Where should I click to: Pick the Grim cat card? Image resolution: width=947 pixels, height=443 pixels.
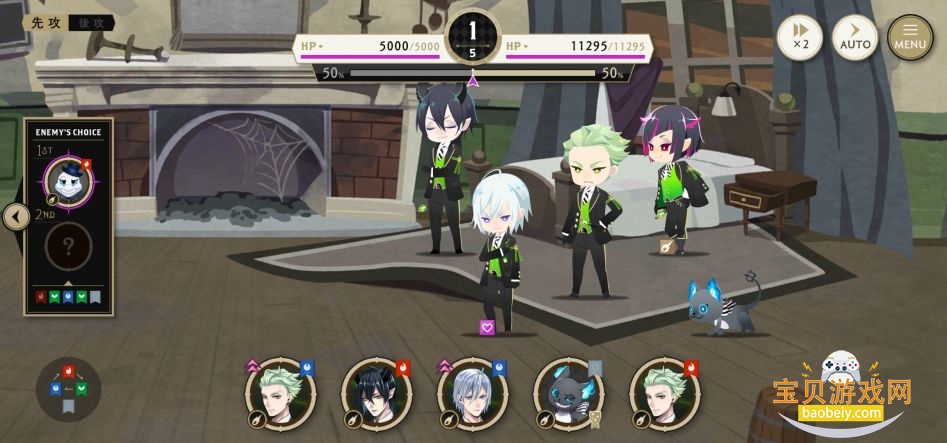(x=568, y=392)
